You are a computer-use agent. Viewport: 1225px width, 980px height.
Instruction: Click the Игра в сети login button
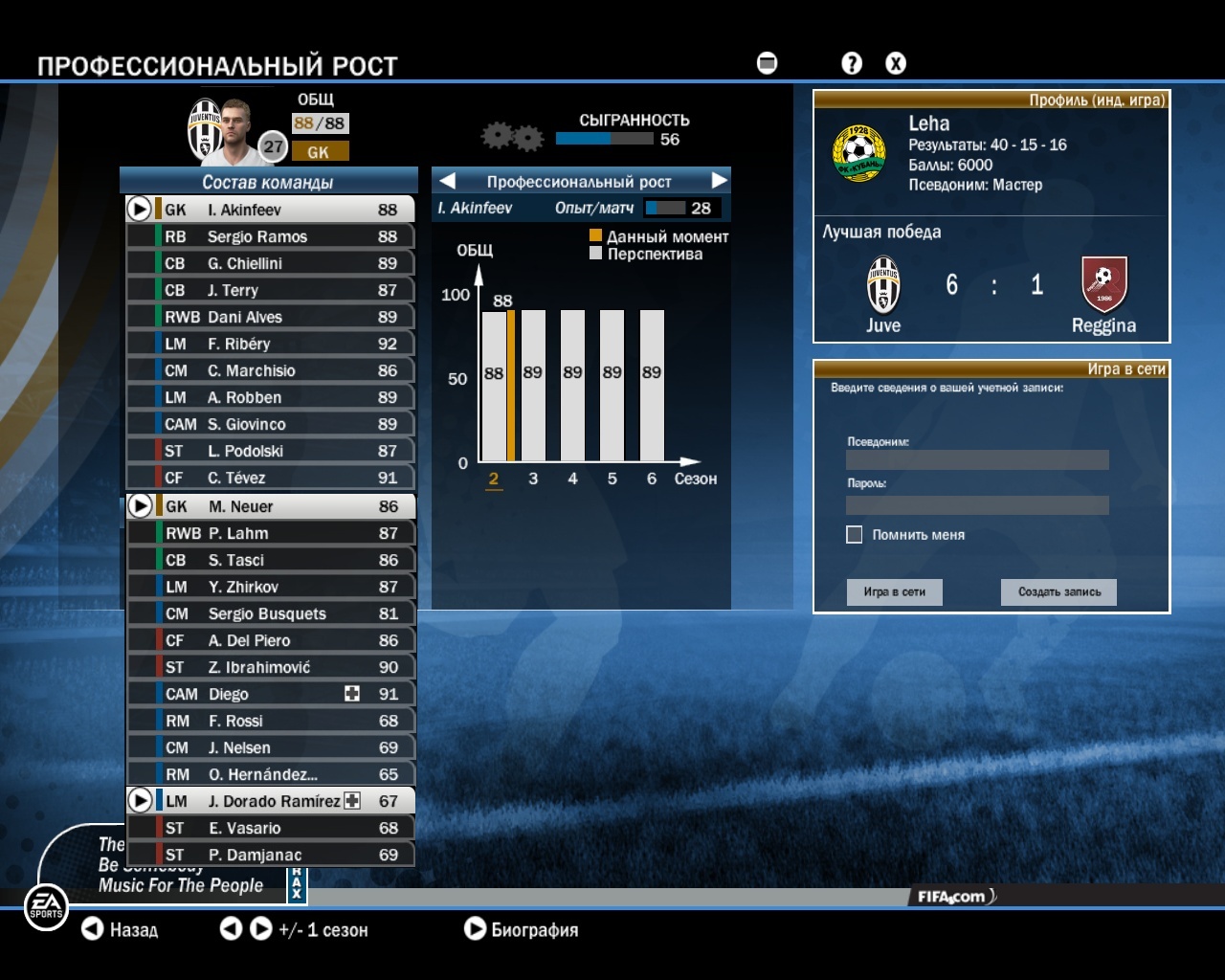click(895, 592)
